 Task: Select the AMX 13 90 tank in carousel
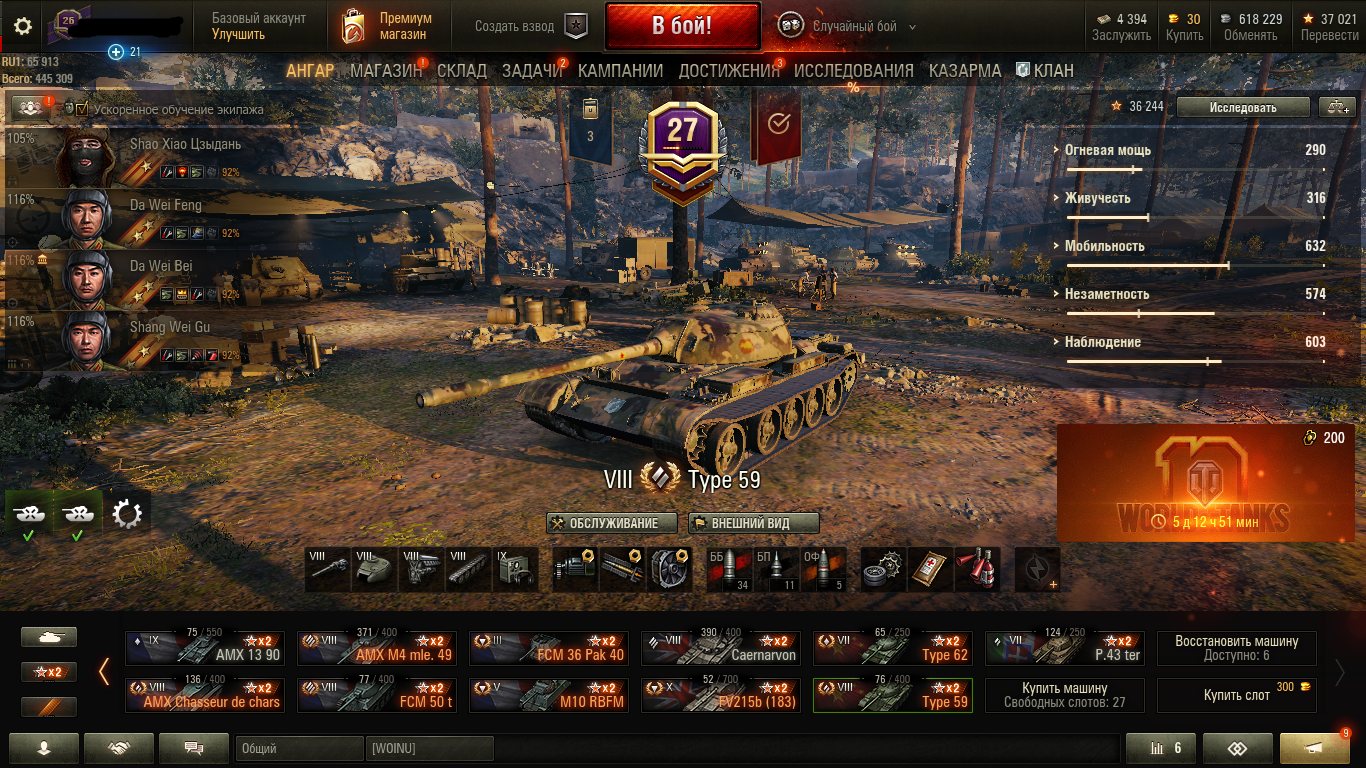click(204, 648)
